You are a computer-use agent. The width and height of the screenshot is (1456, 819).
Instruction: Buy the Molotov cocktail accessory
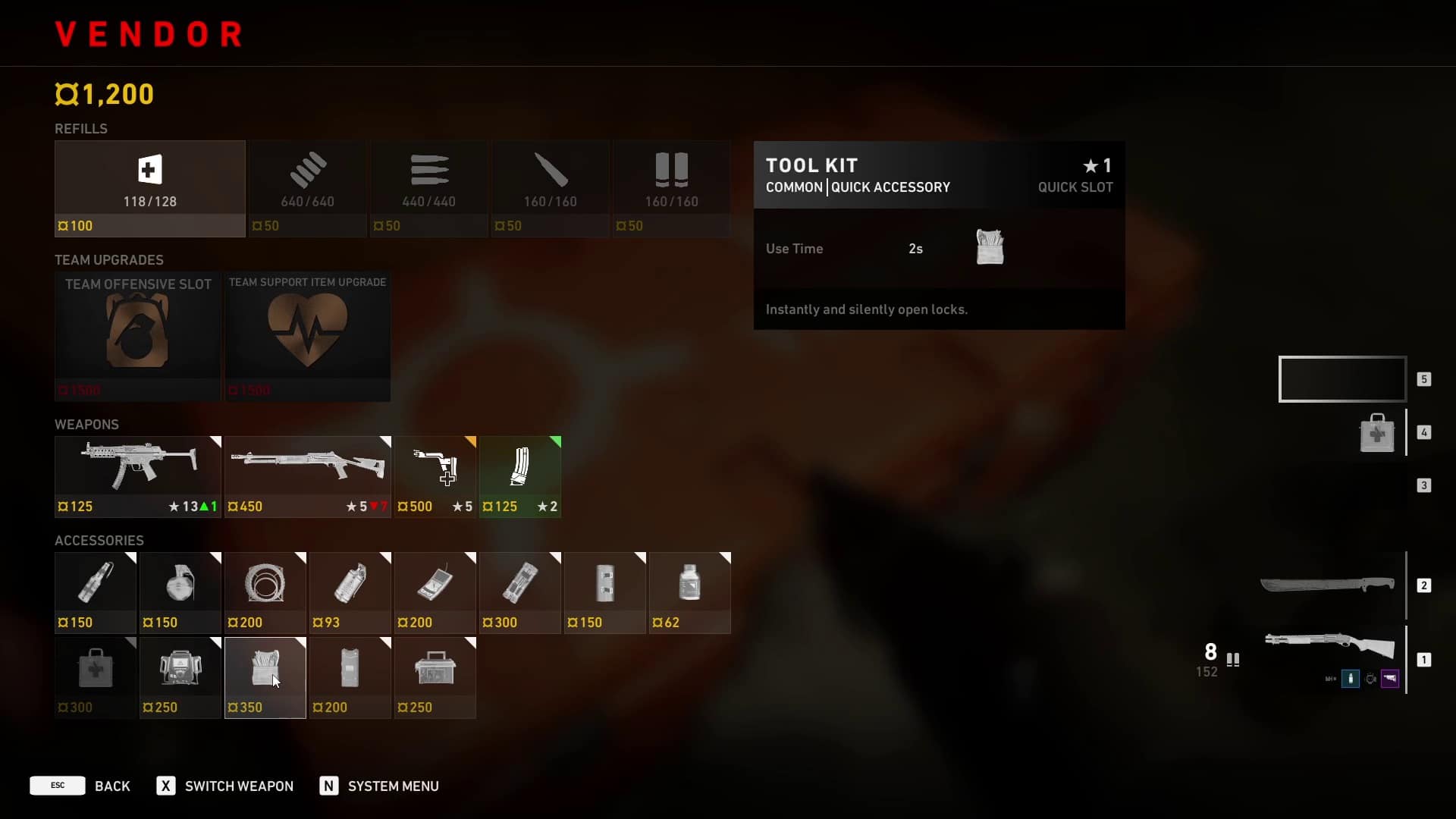(x=96, y=592)
